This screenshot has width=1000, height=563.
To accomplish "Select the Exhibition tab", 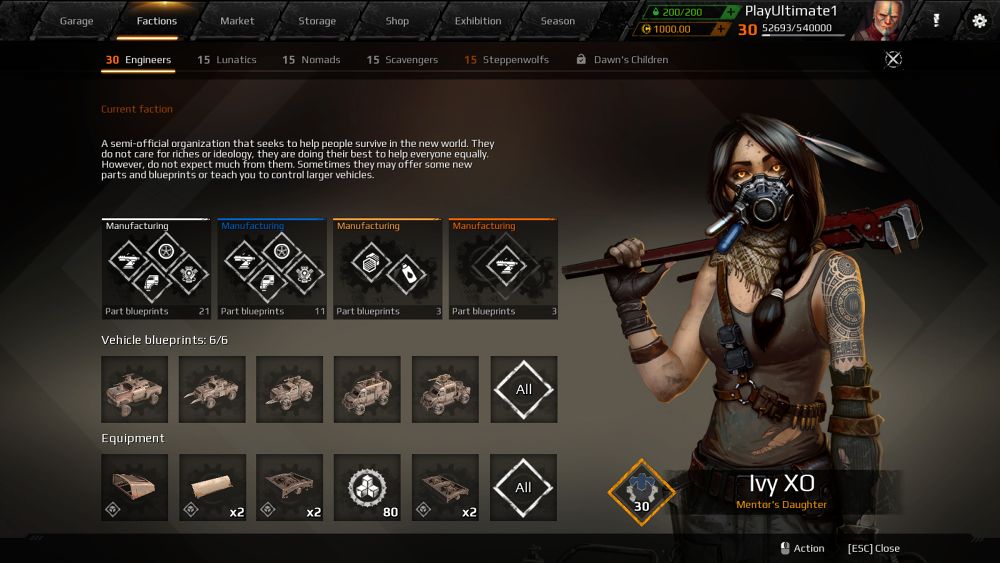I will click(x=478, y=21).
